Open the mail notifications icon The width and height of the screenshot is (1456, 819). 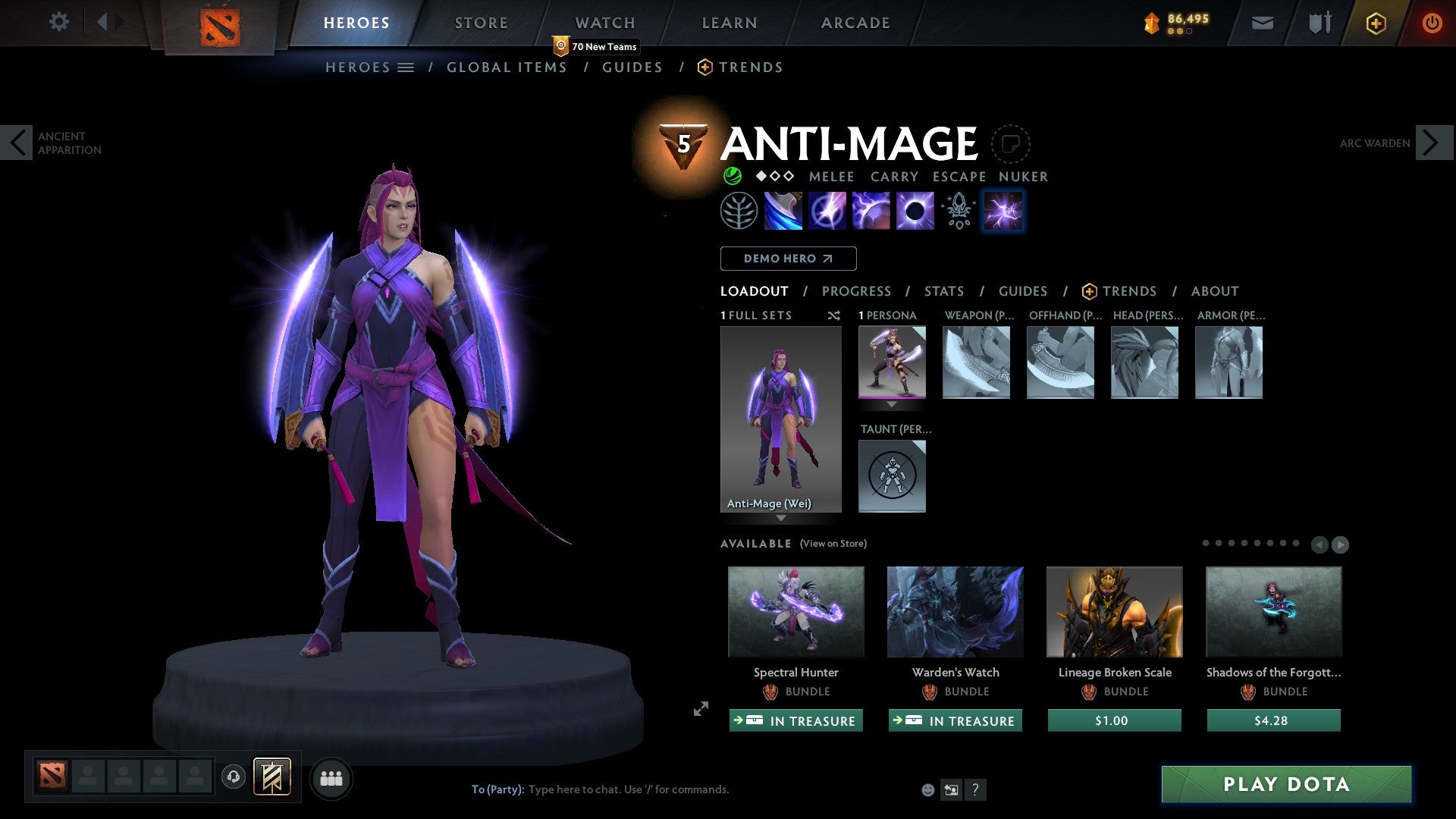tap(1263, 23)
